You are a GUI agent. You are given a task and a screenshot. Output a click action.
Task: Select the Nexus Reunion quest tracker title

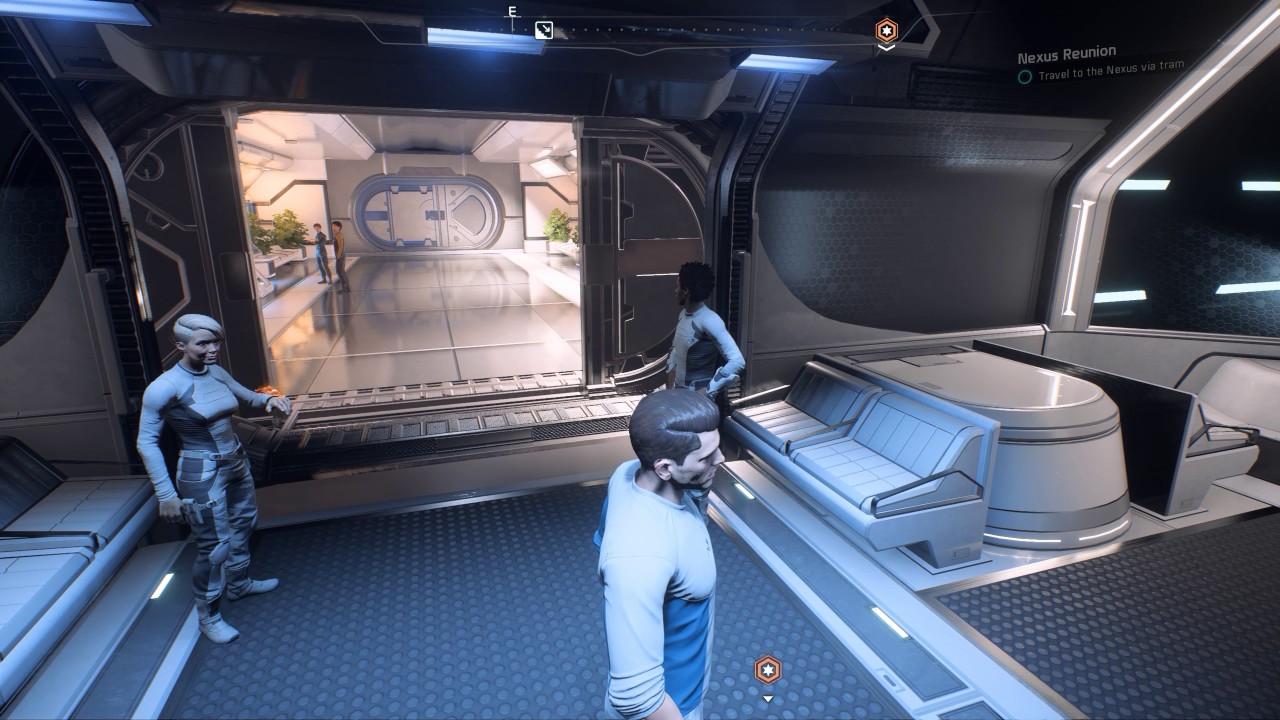[x=1066, y=53]
